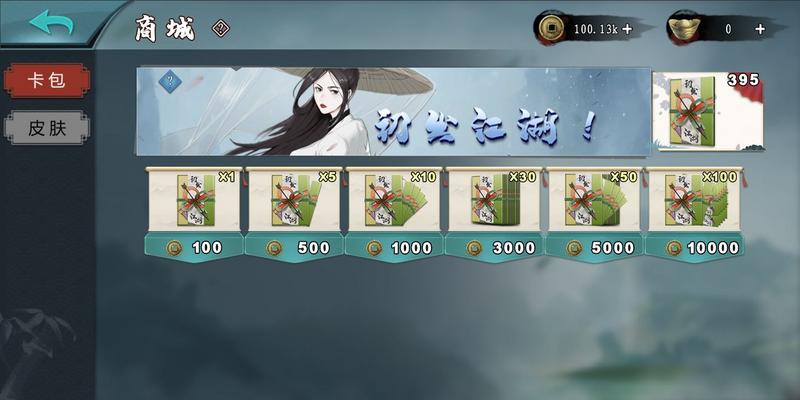Open the owned card pack showing 395
The height and width of the screenshot is (400, 800).
[x=707, y=111]
